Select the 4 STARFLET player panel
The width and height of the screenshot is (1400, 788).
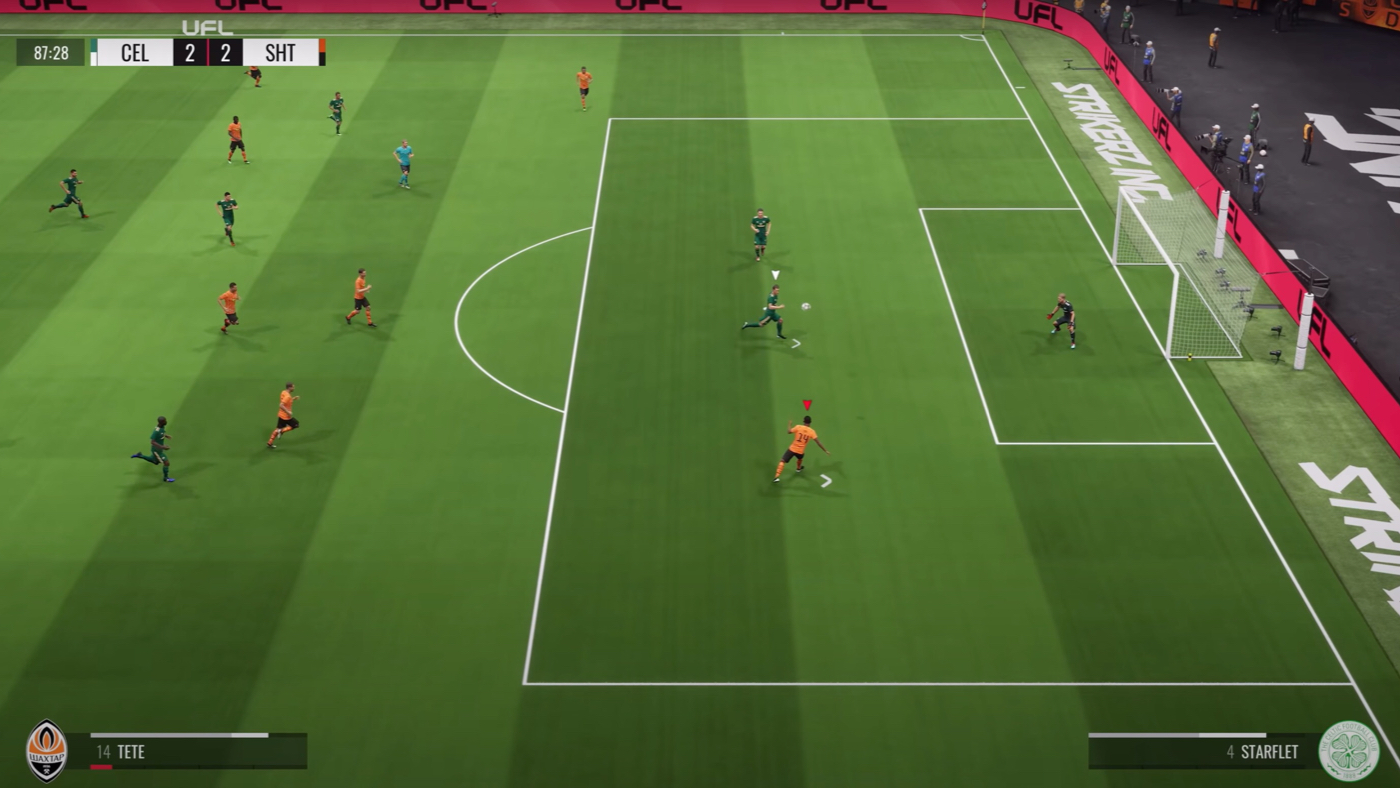(x=1203, y=751)
